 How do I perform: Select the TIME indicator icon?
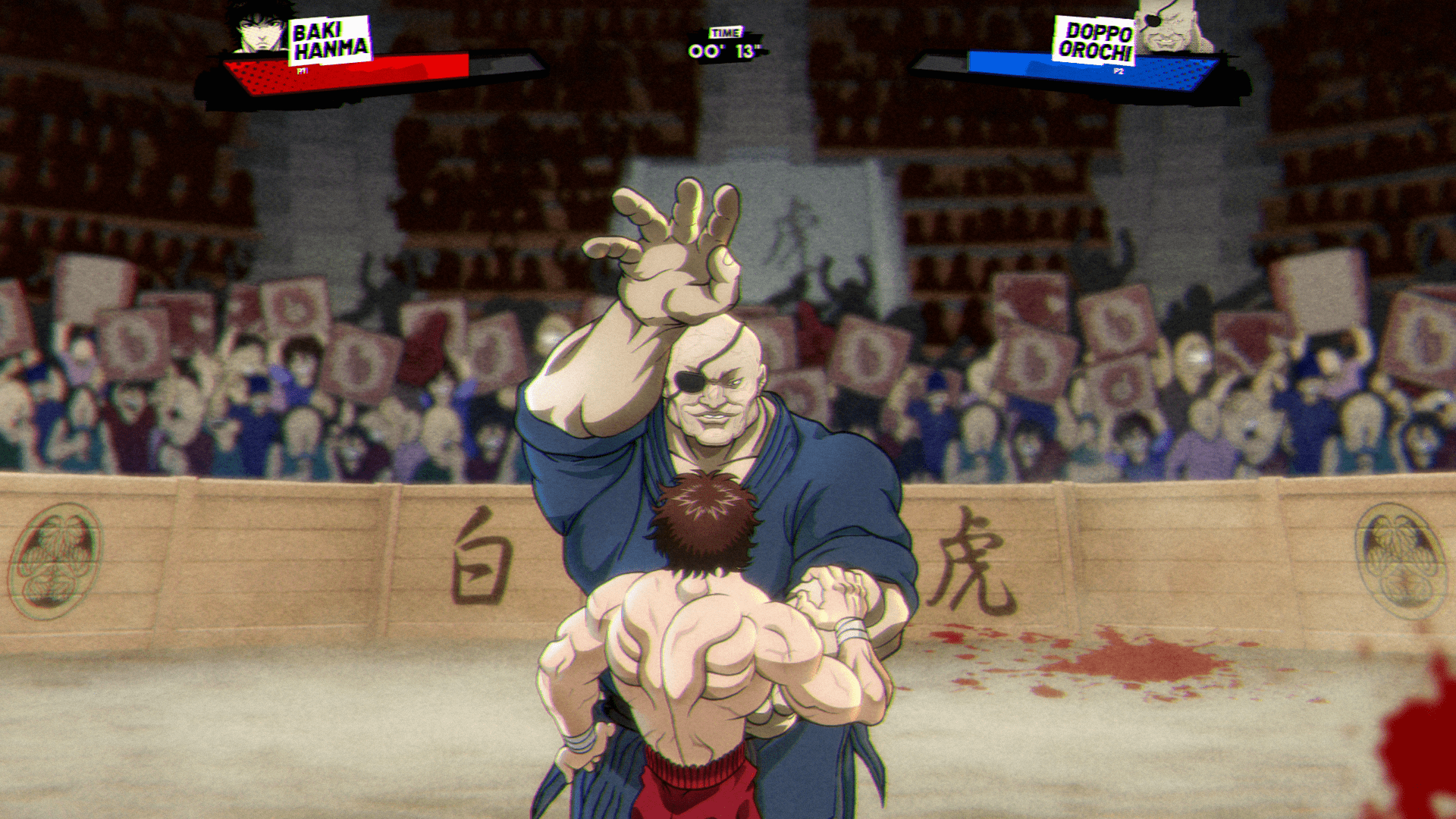tap(726, 33)
